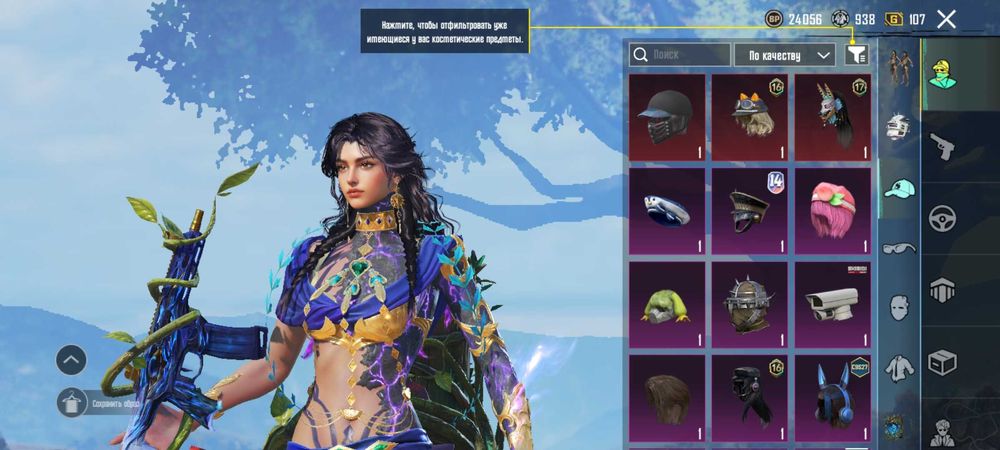
Task: Close the inventory with the X button
Action: [x=946, y=18]
